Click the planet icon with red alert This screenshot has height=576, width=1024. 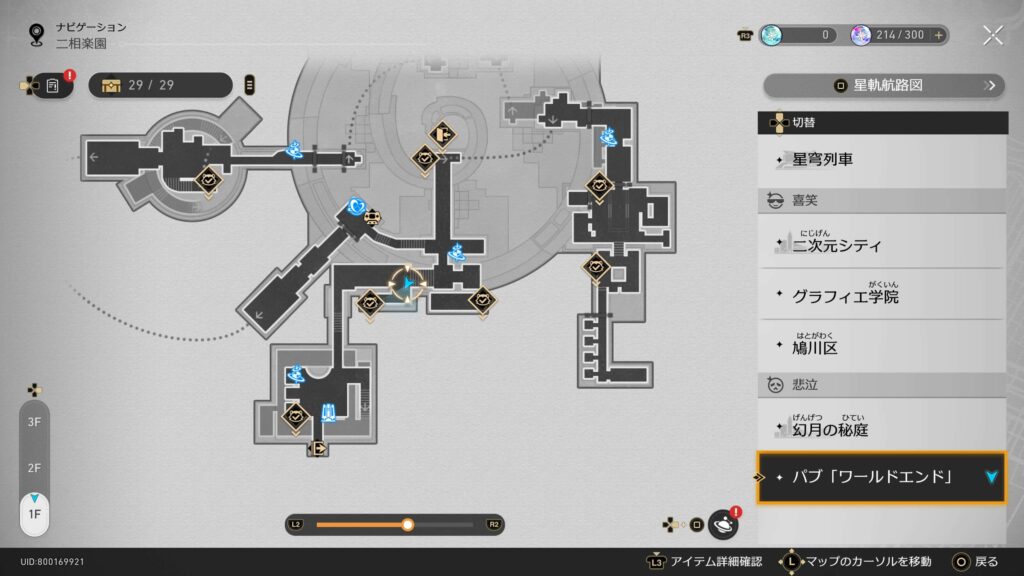(x=723, y=524)
